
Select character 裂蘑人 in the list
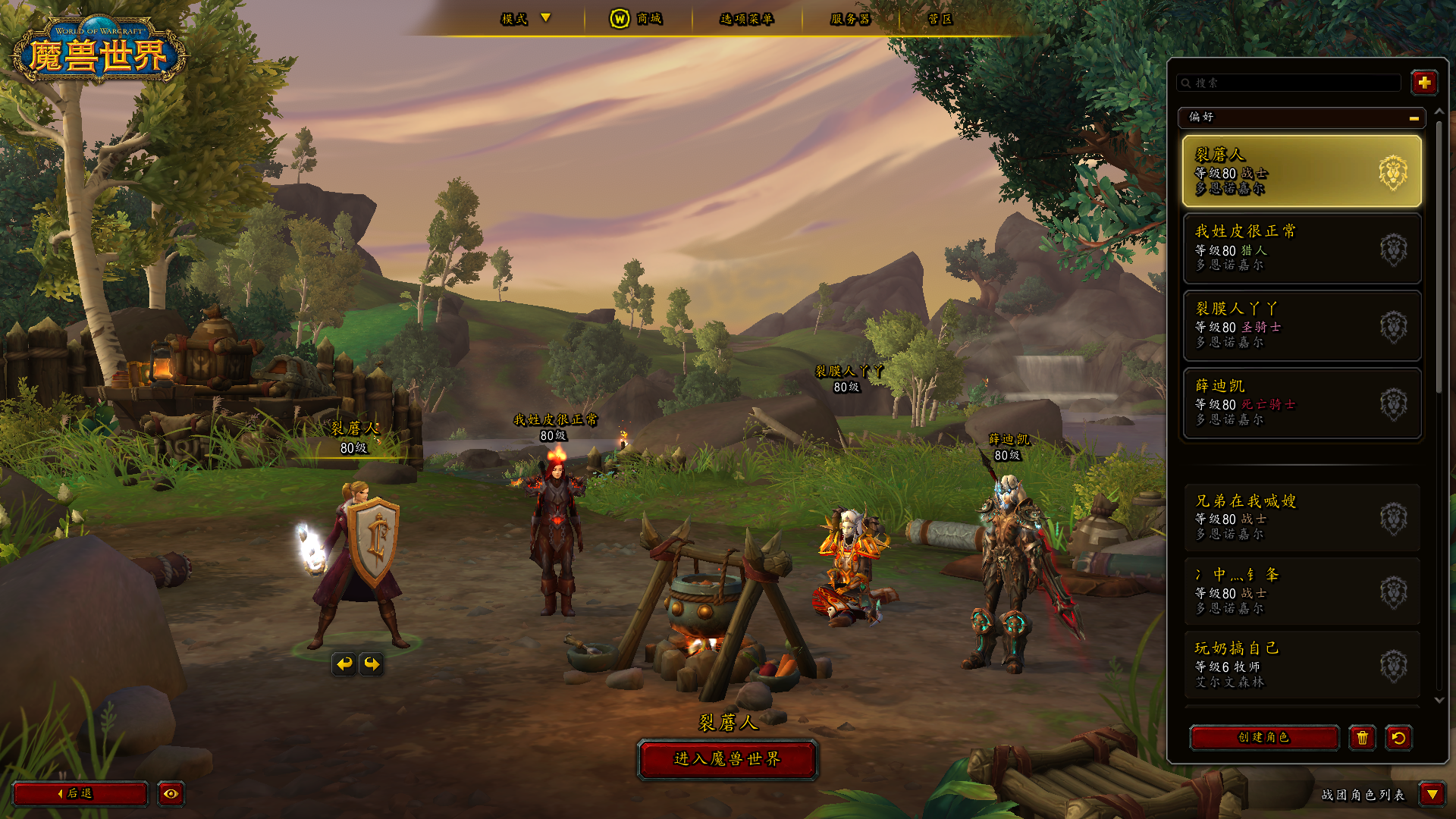(1301, 171)
